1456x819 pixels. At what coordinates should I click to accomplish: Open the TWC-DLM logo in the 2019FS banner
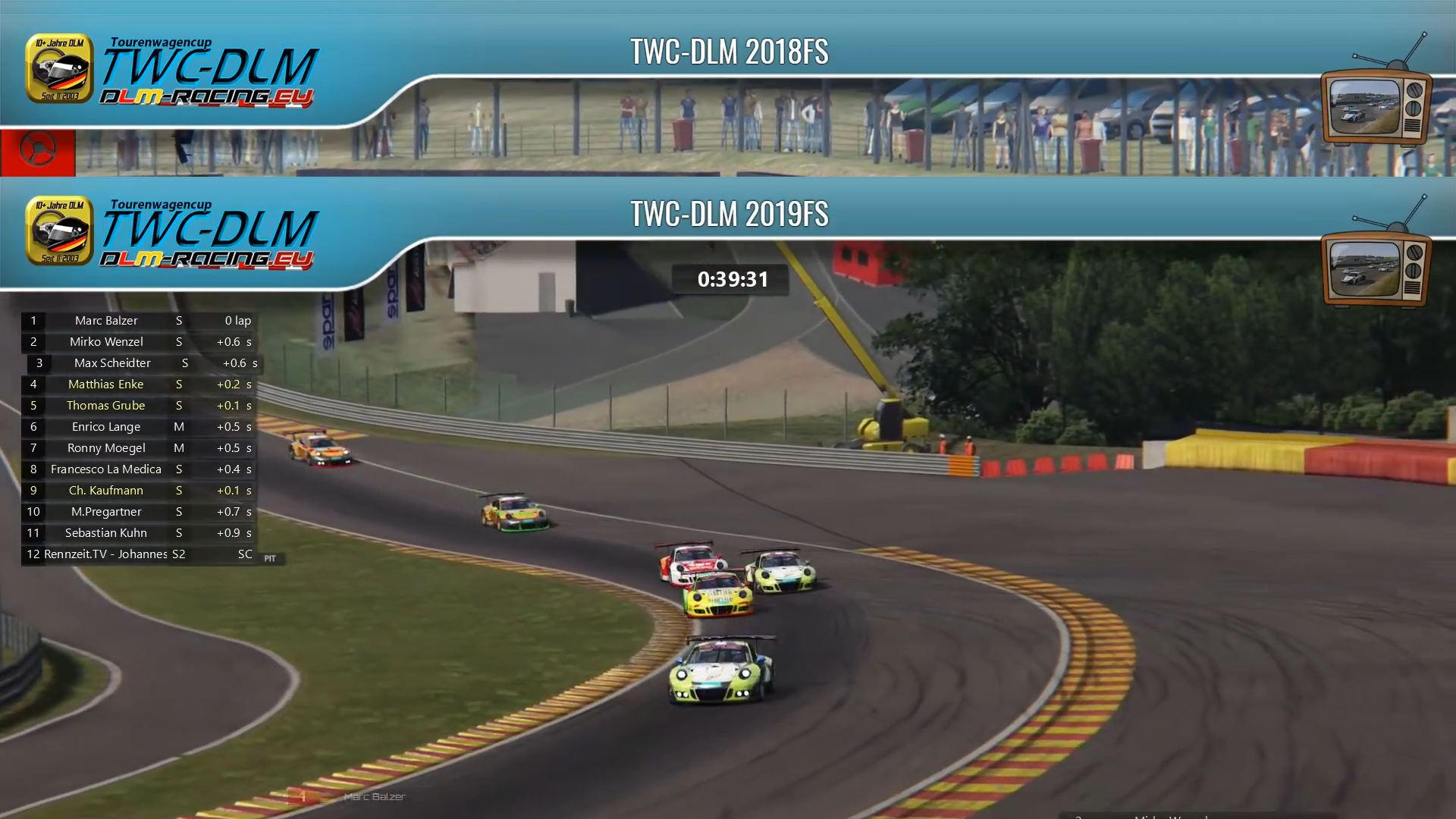[172, 233]
